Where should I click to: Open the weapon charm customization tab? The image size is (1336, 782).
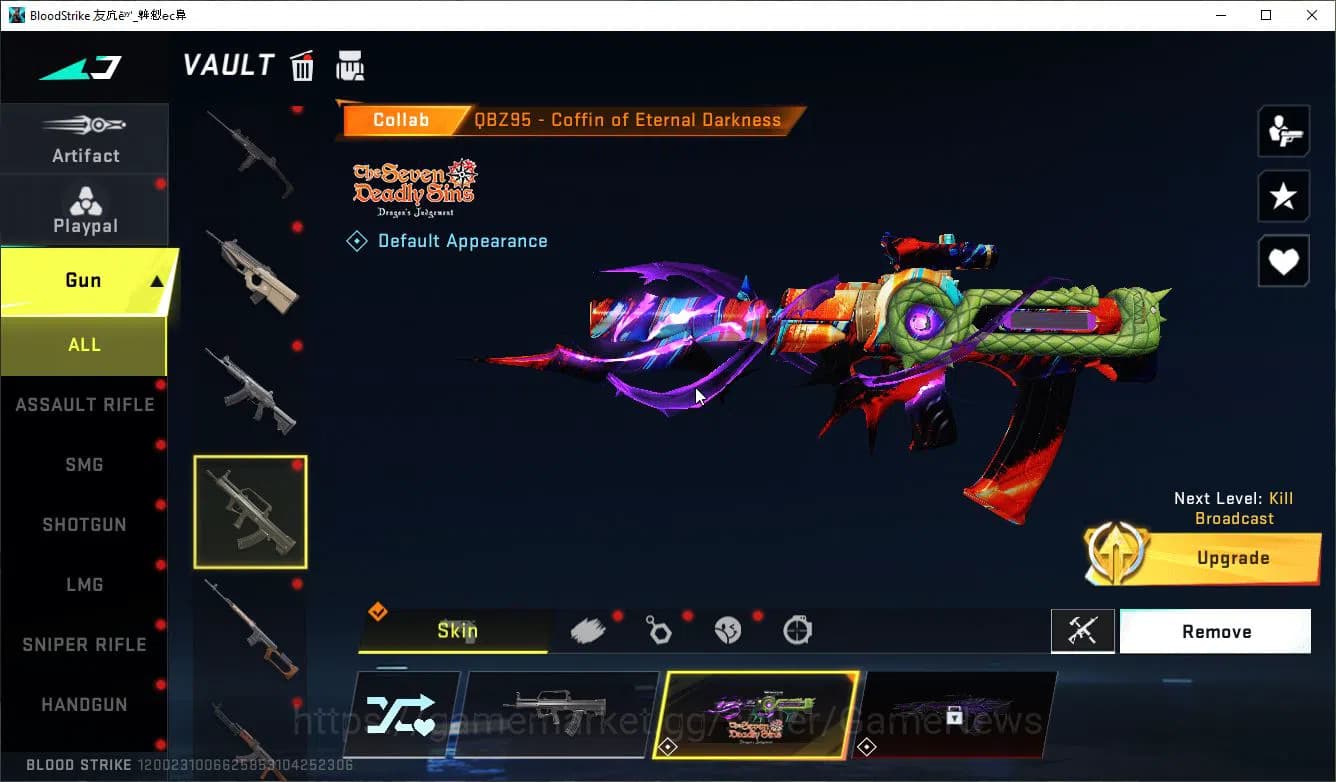[659, 629]
